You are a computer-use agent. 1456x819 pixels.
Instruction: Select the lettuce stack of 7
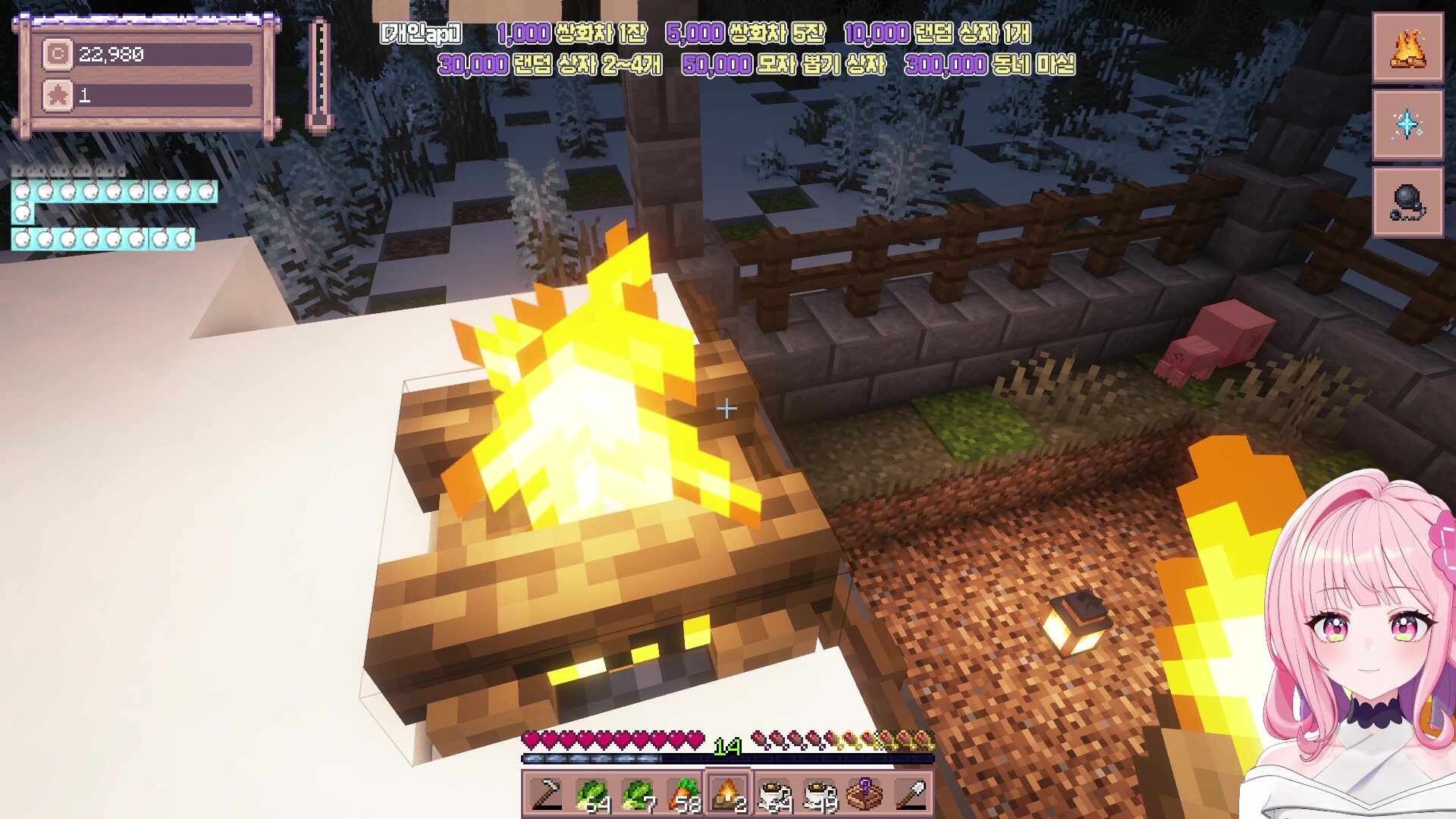coord(637,795)
